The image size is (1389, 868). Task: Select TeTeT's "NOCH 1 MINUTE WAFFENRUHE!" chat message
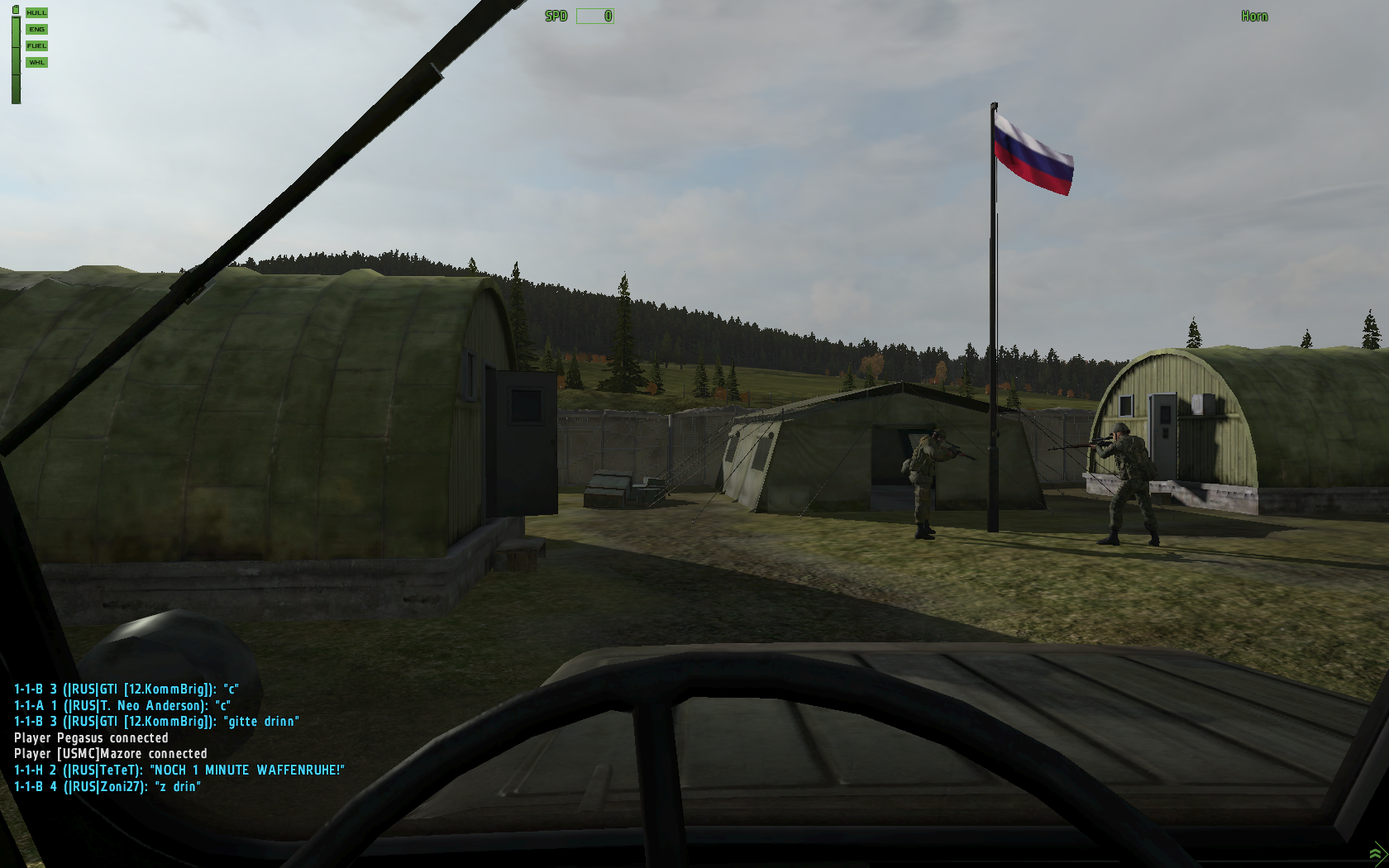point(179,770)
